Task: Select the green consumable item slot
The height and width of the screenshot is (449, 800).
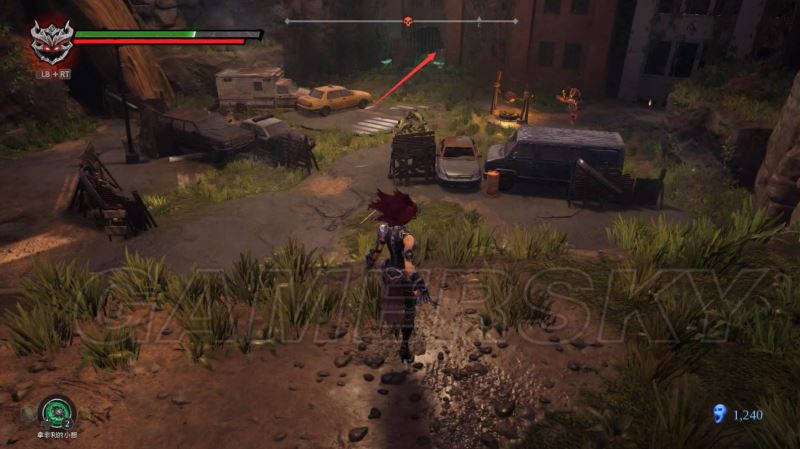Action: pos(56,412)
